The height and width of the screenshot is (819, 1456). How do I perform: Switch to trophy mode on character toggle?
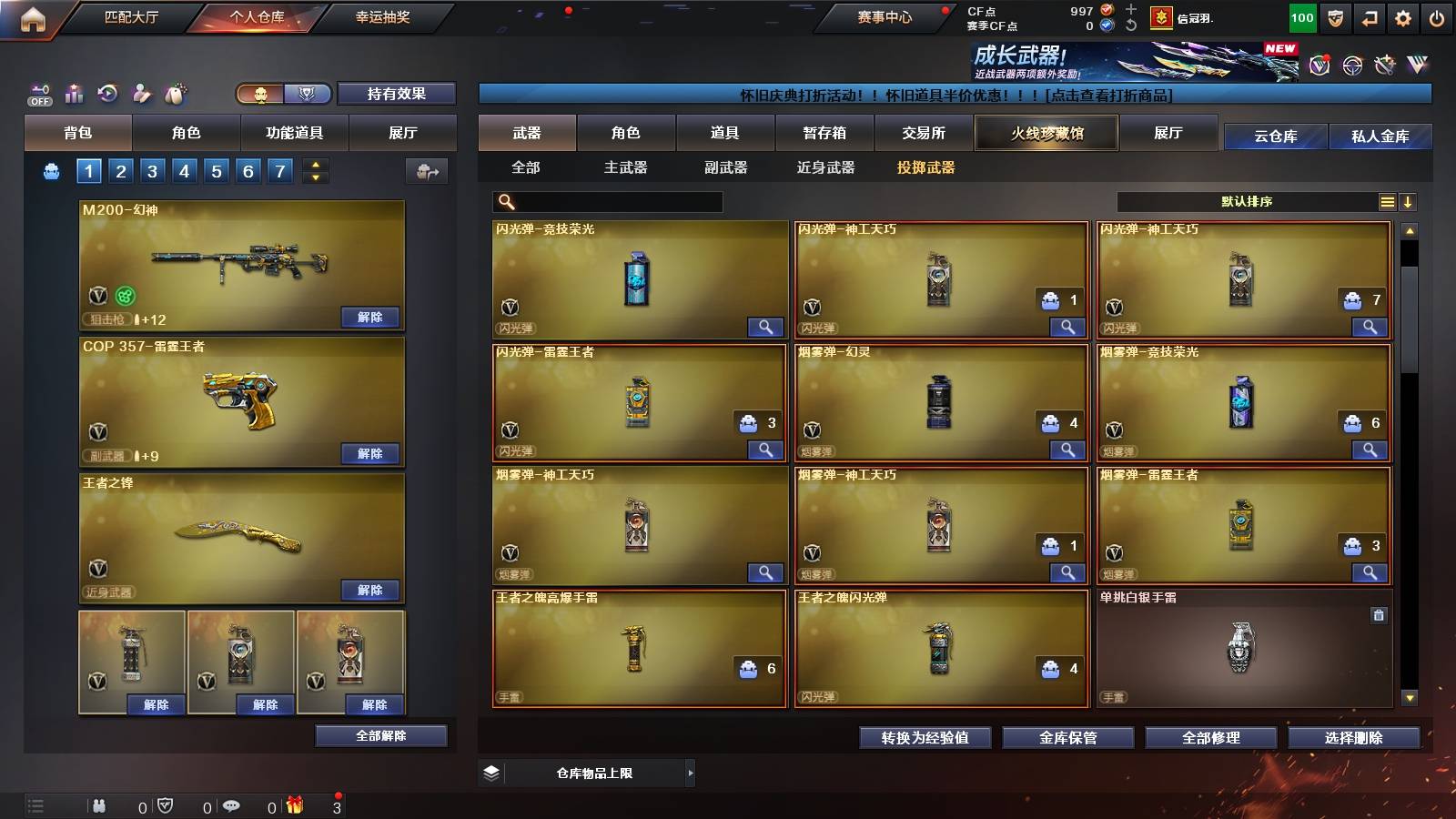click(x=307, y=94)
